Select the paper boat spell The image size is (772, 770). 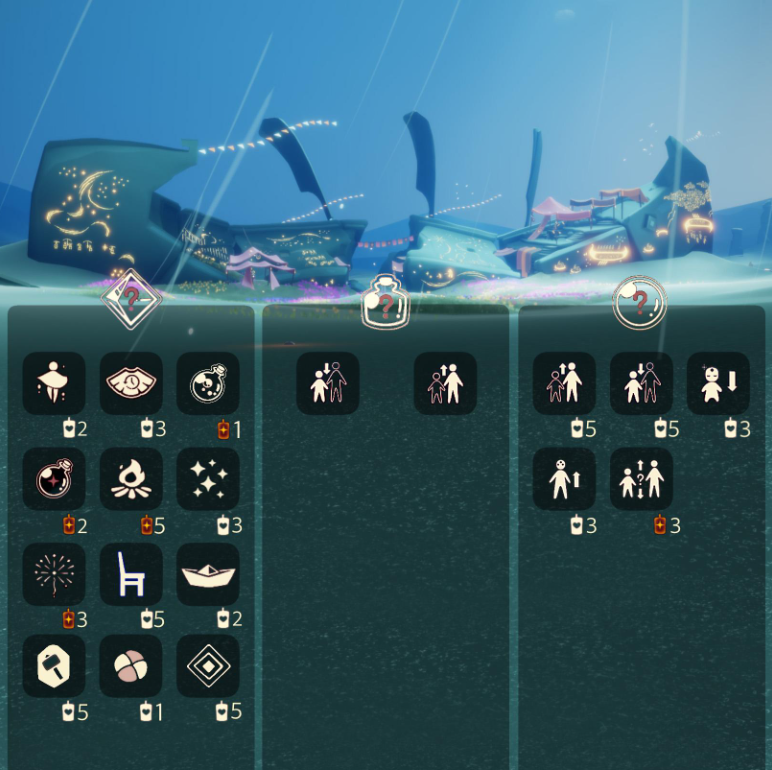[208, 574]
